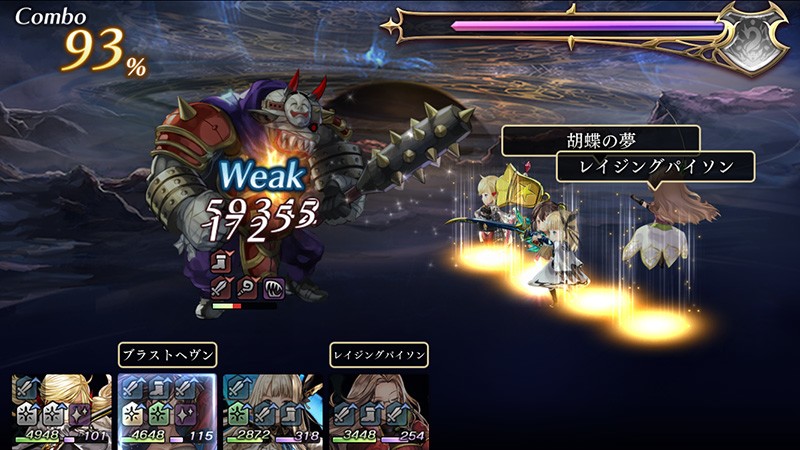Choose the party member portrait with 2872 HP
This screenshot has width=800, height=450.
click(x=272, y=410)
